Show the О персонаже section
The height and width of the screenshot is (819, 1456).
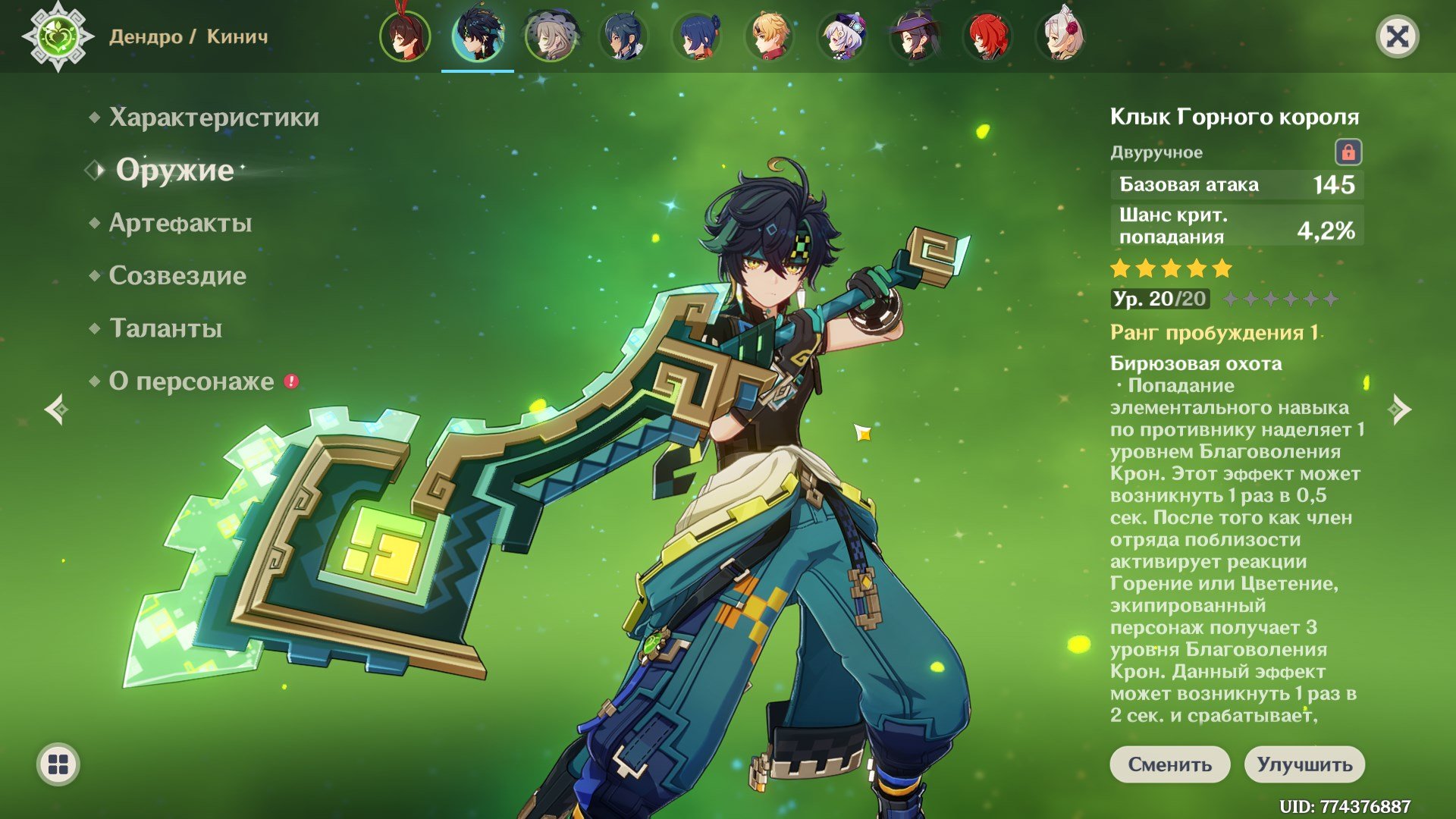[191, 381]
